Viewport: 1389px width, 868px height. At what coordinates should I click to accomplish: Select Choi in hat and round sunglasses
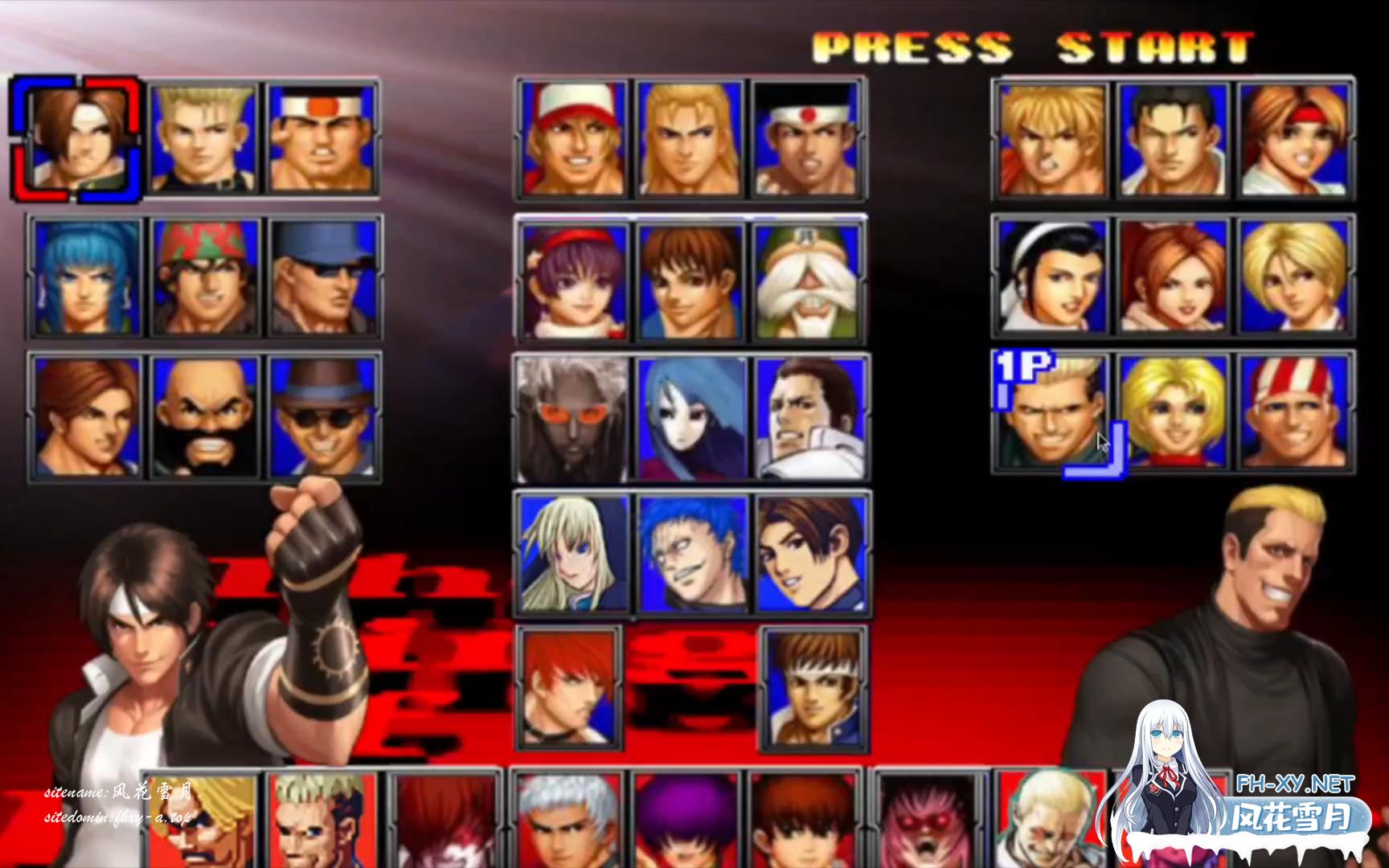pos(323,416)
